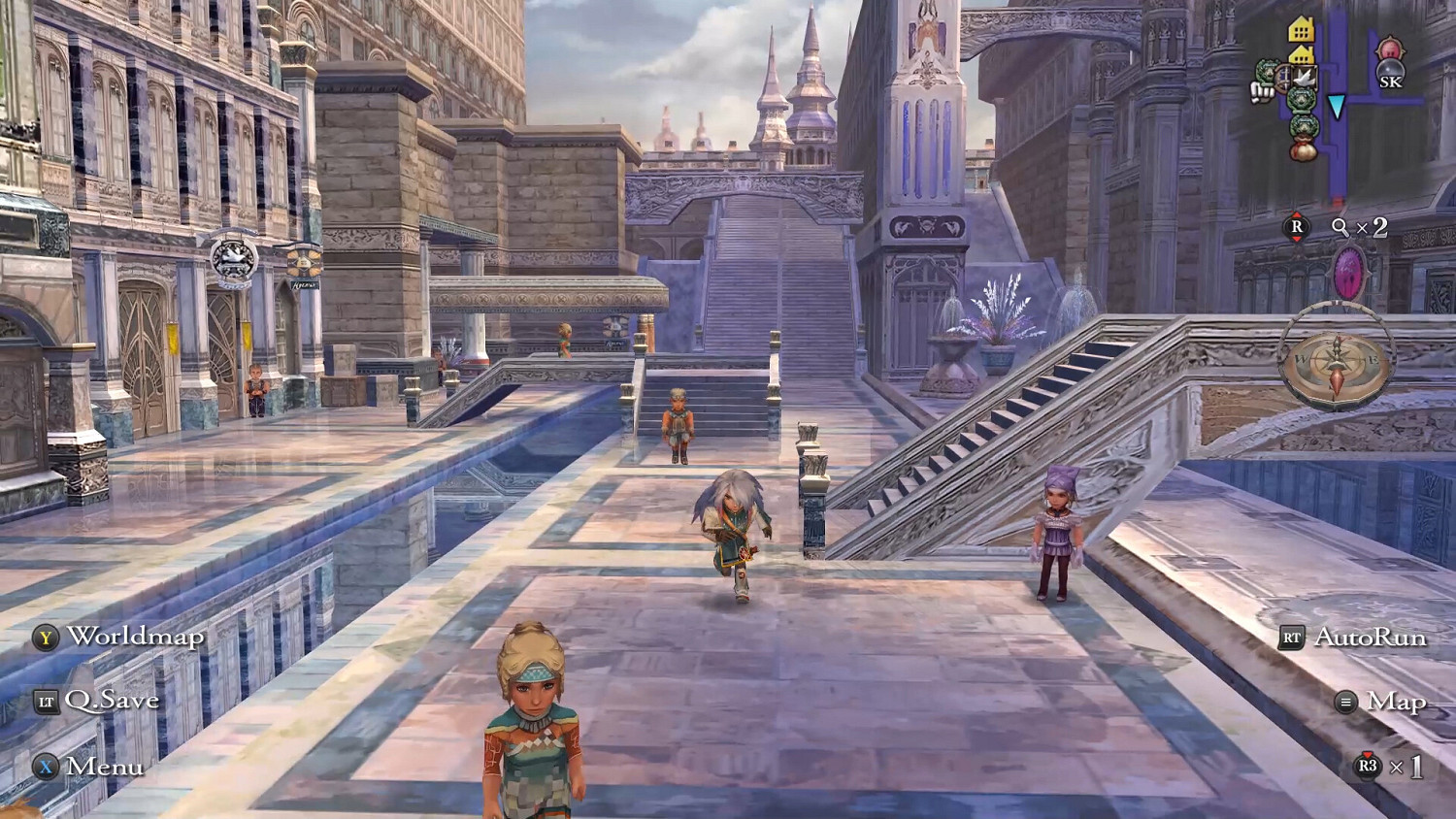
Task: Toggle minimap zoom via the R button icon
Action: (1297, 227)
